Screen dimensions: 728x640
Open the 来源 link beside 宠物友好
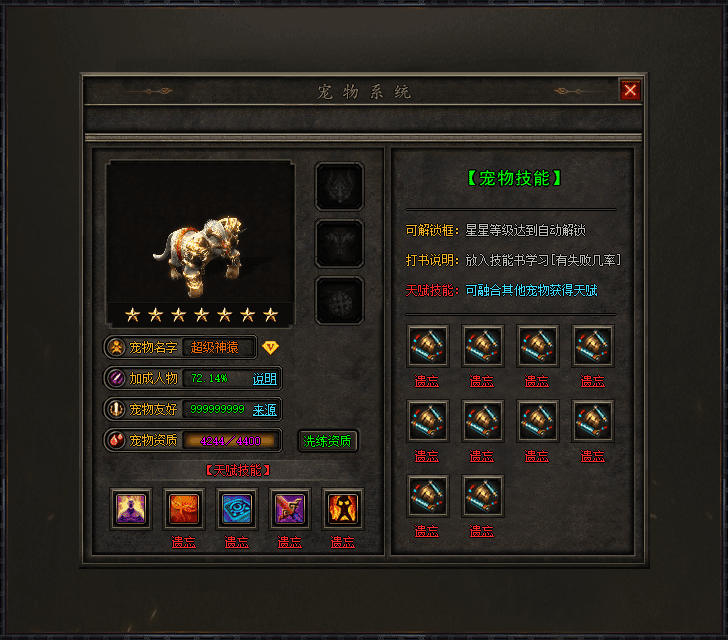(x=264, y=409)
